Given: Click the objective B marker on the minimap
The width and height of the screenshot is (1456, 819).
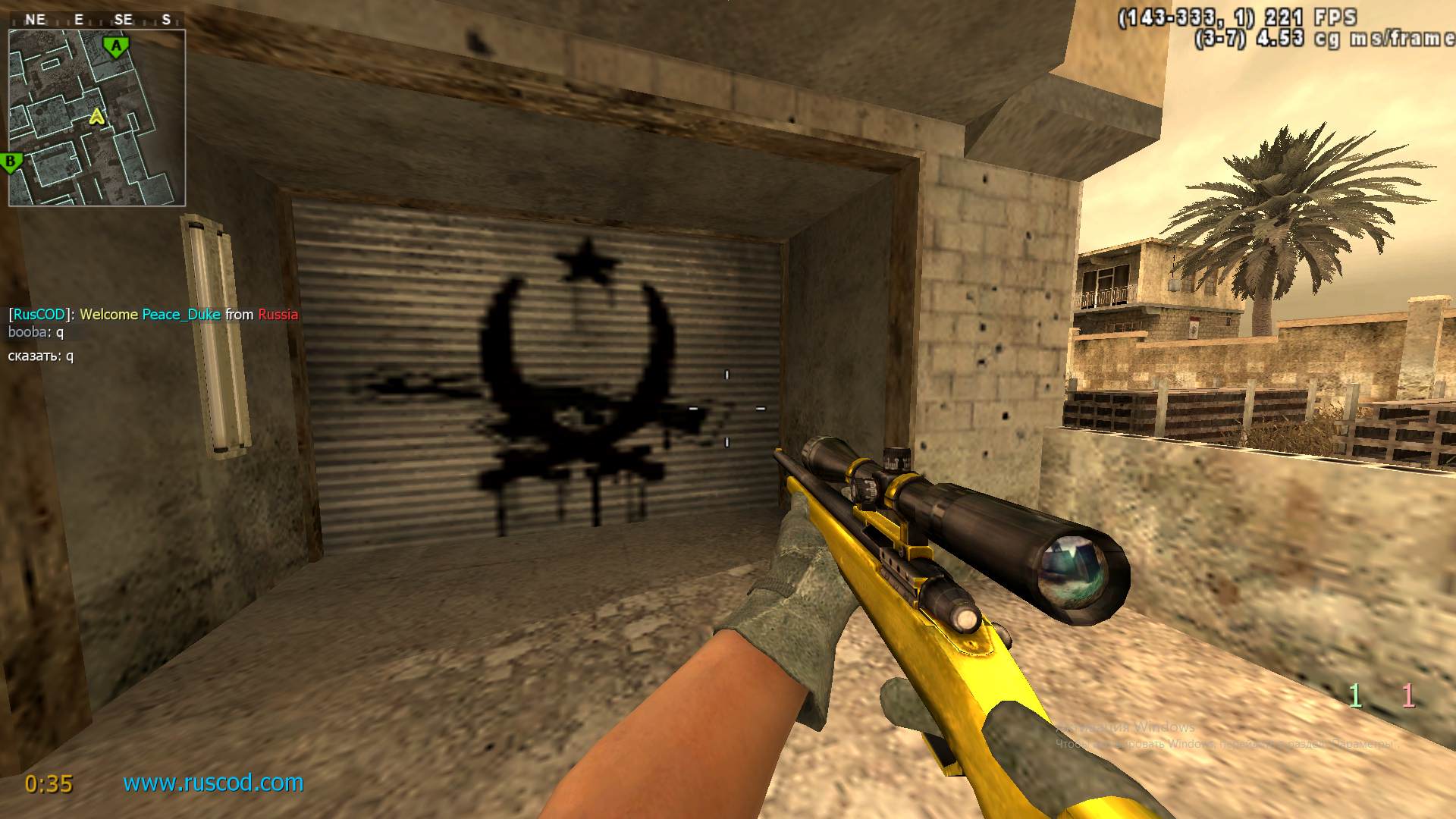Looking at the screenshot, I should click(10, 162).
